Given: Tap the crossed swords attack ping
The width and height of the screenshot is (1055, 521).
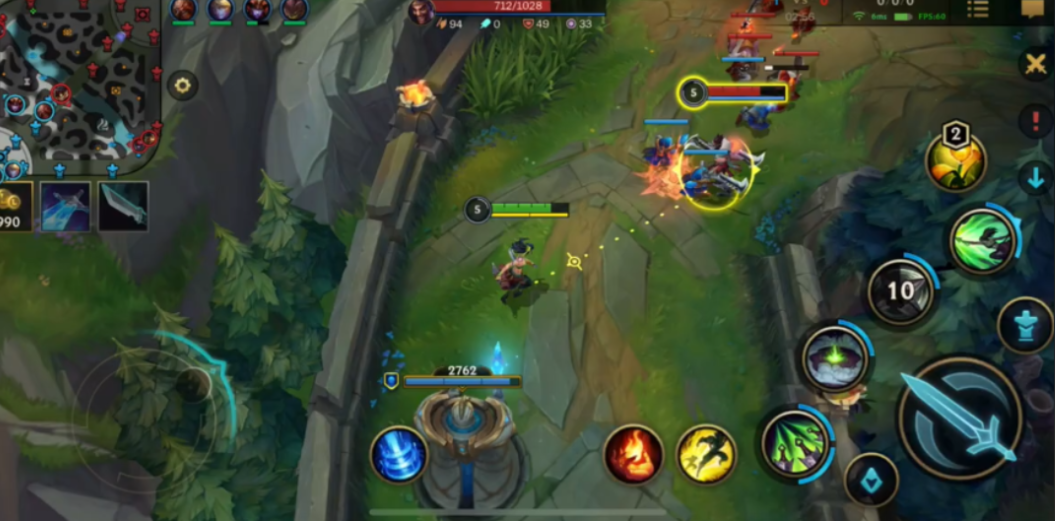Looking at the screenshot, I should pyautogui.click(x=1034, y=64).
